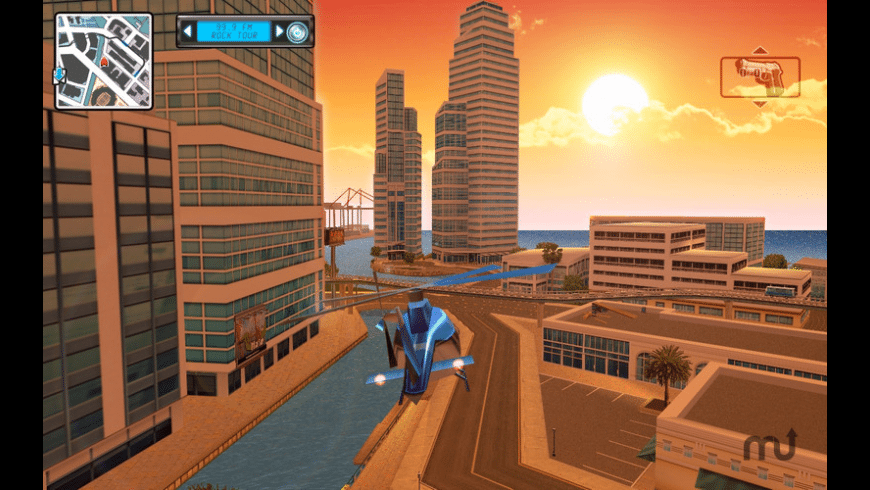Viewport: 870px width, 490px height.
Task: Tap the pistol weapon selector
Action: (x=759, y=76)
